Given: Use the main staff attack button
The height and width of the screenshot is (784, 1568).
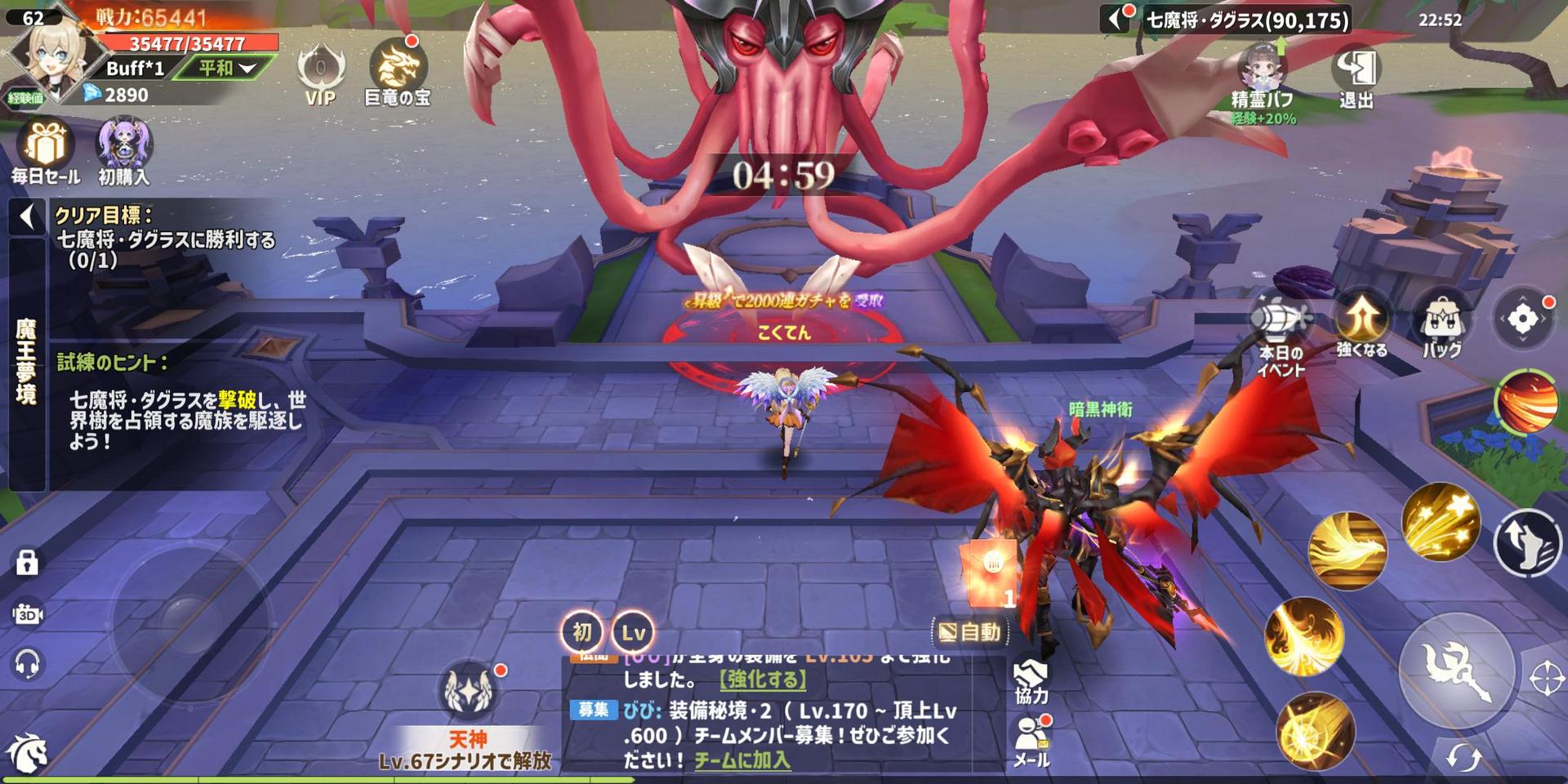Looking at the screenshot, I should [1456, 670].
